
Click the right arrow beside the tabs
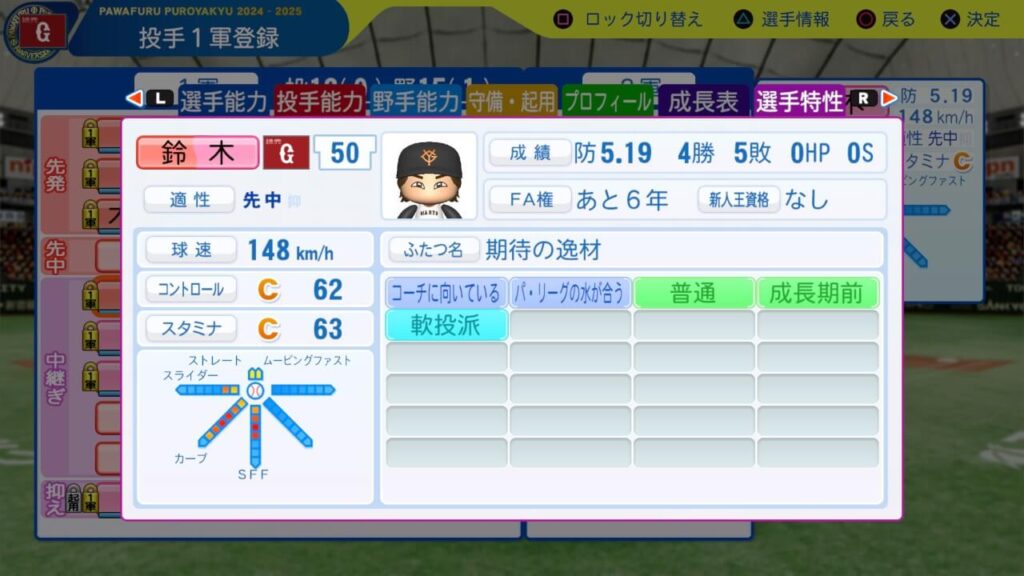point(888,98)
